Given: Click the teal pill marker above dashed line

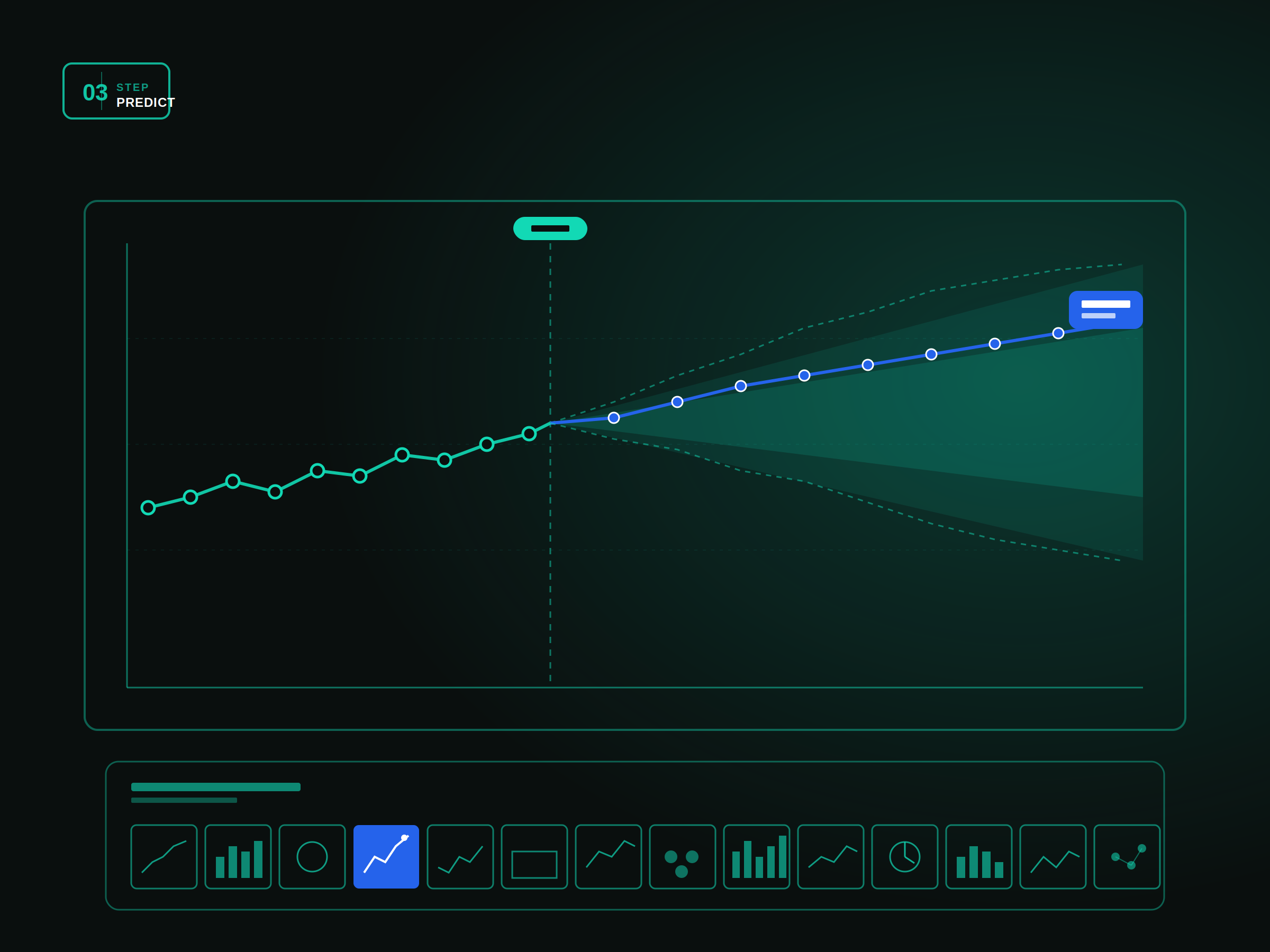Looking at the screenshot, I should pos(550,228).
